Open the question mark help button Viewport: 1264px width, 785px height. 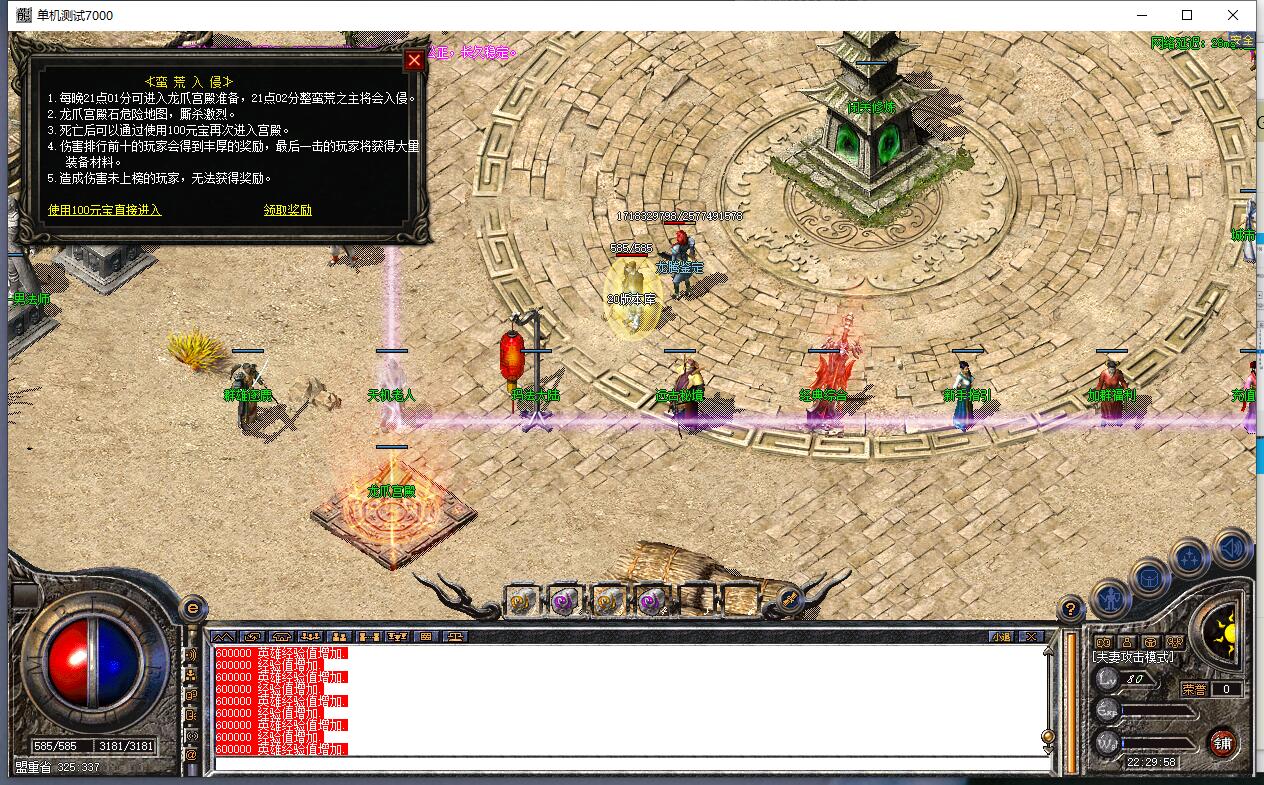[x=1070, y=608]
